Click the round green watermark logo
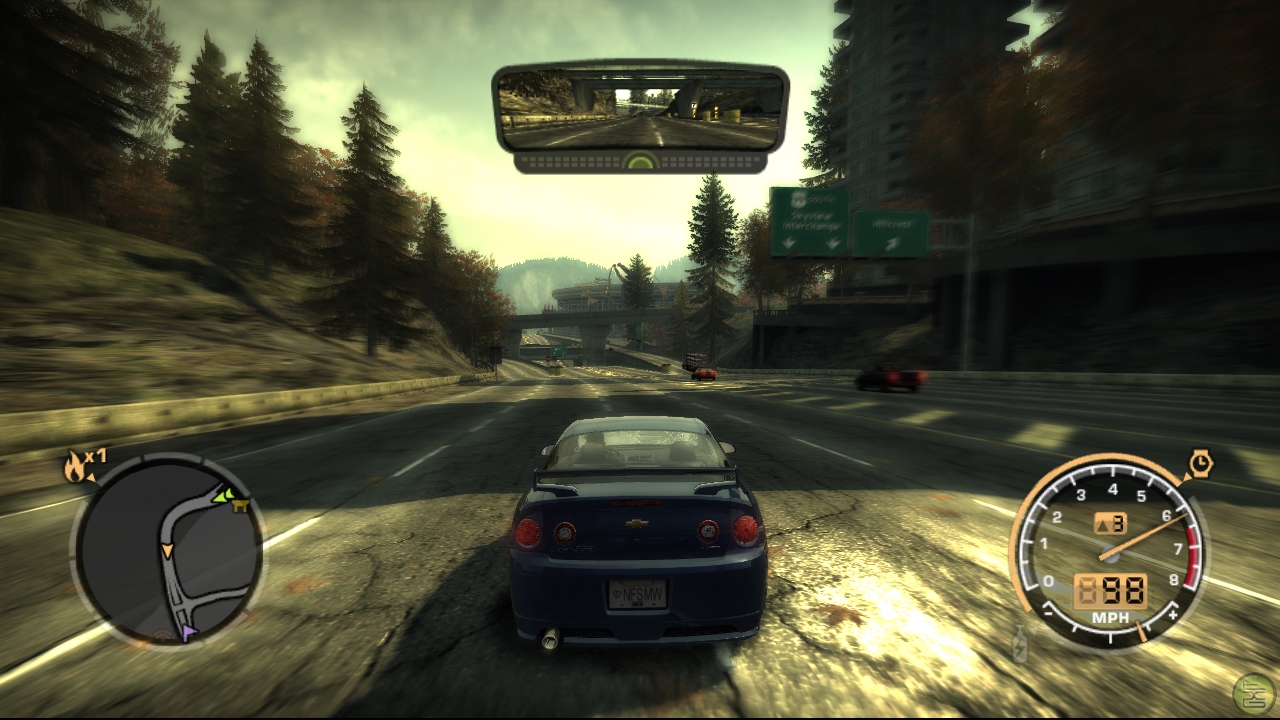This screenshot has width=1280, height=720. tap(1253, 693)
